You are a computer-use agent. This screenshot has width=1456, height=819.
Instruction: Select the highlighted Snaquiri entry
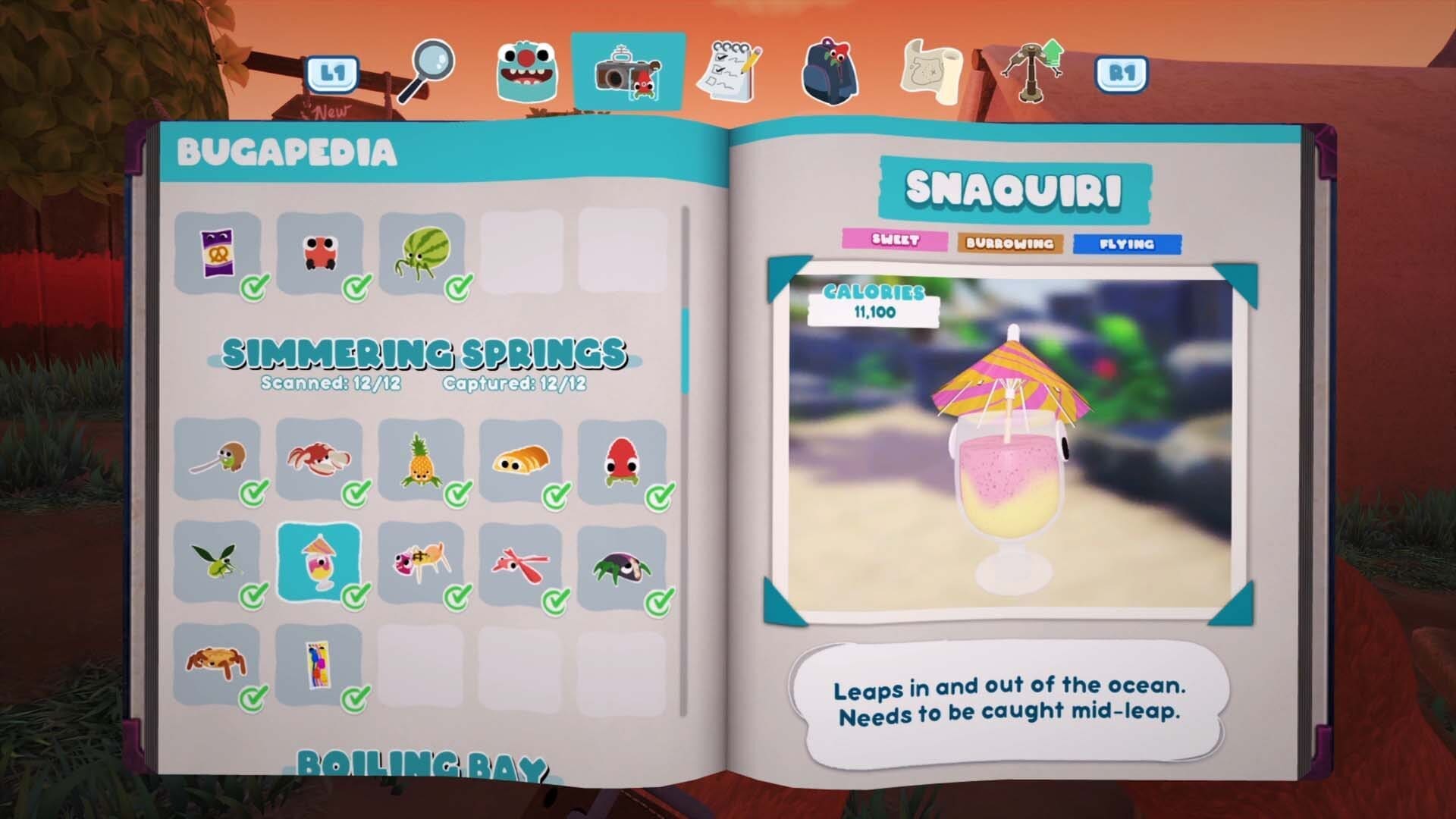[319, 562]
